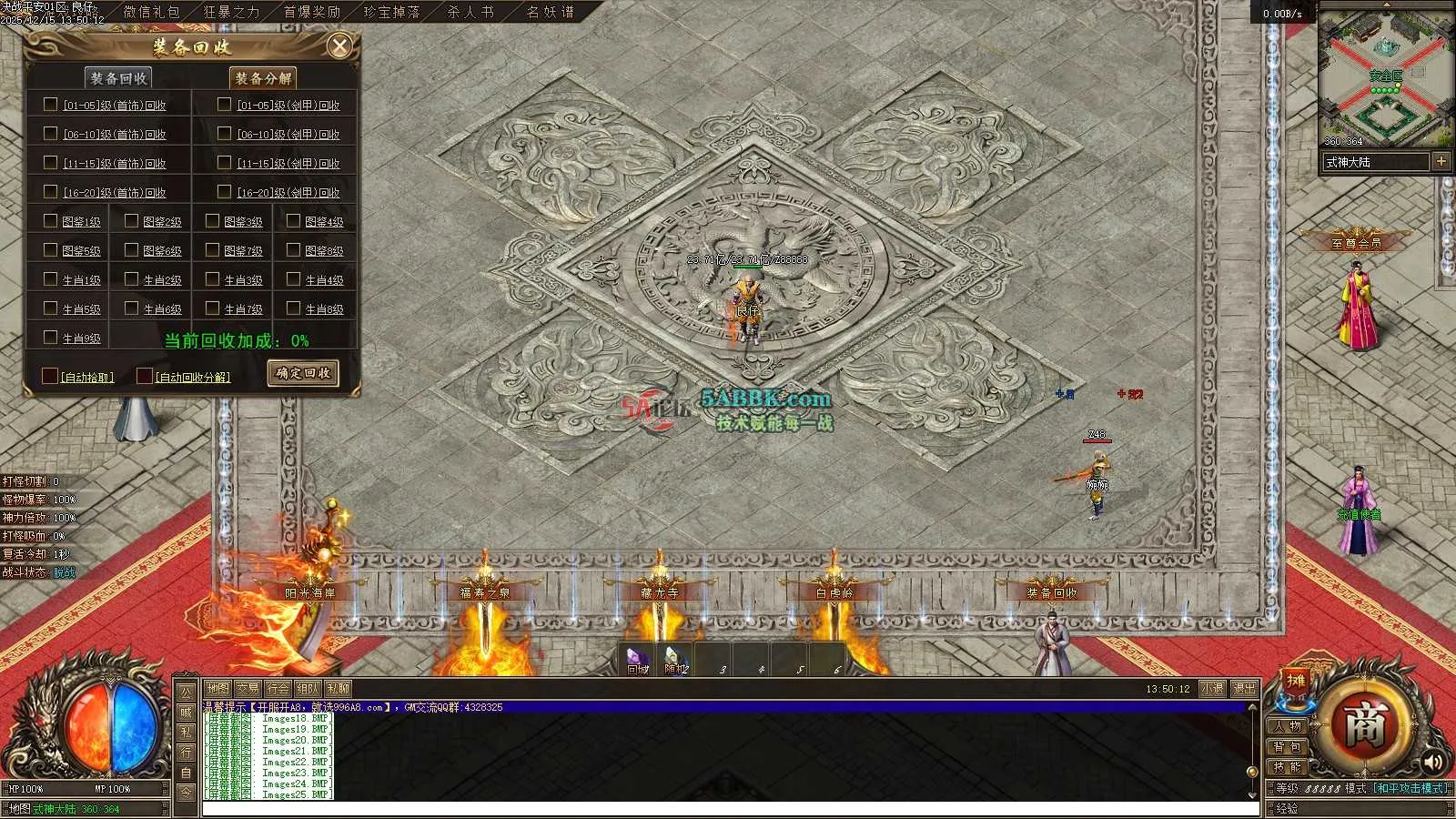Toggle the 自动拾取 checkbox

click(50, 376)
